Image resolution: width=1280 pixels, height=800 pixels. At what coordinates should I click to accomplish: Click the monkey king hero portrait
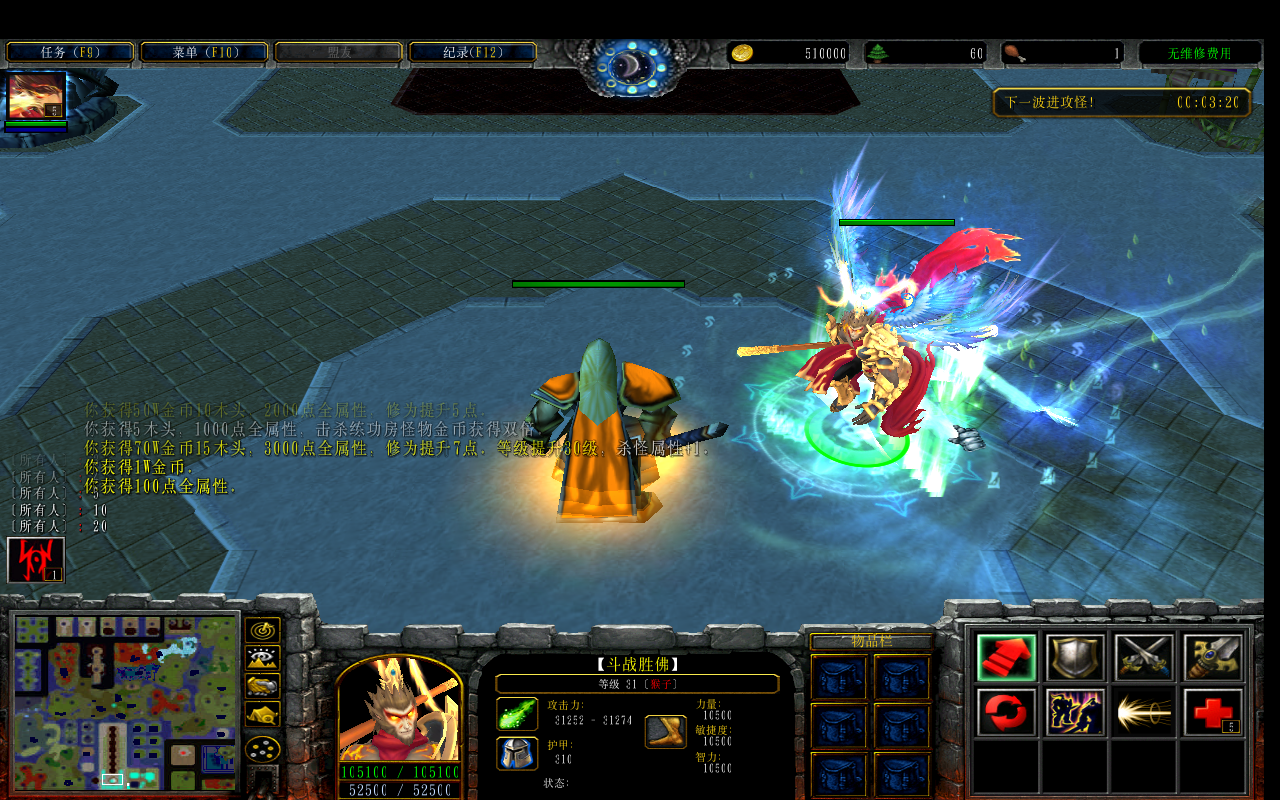(400, 710)
